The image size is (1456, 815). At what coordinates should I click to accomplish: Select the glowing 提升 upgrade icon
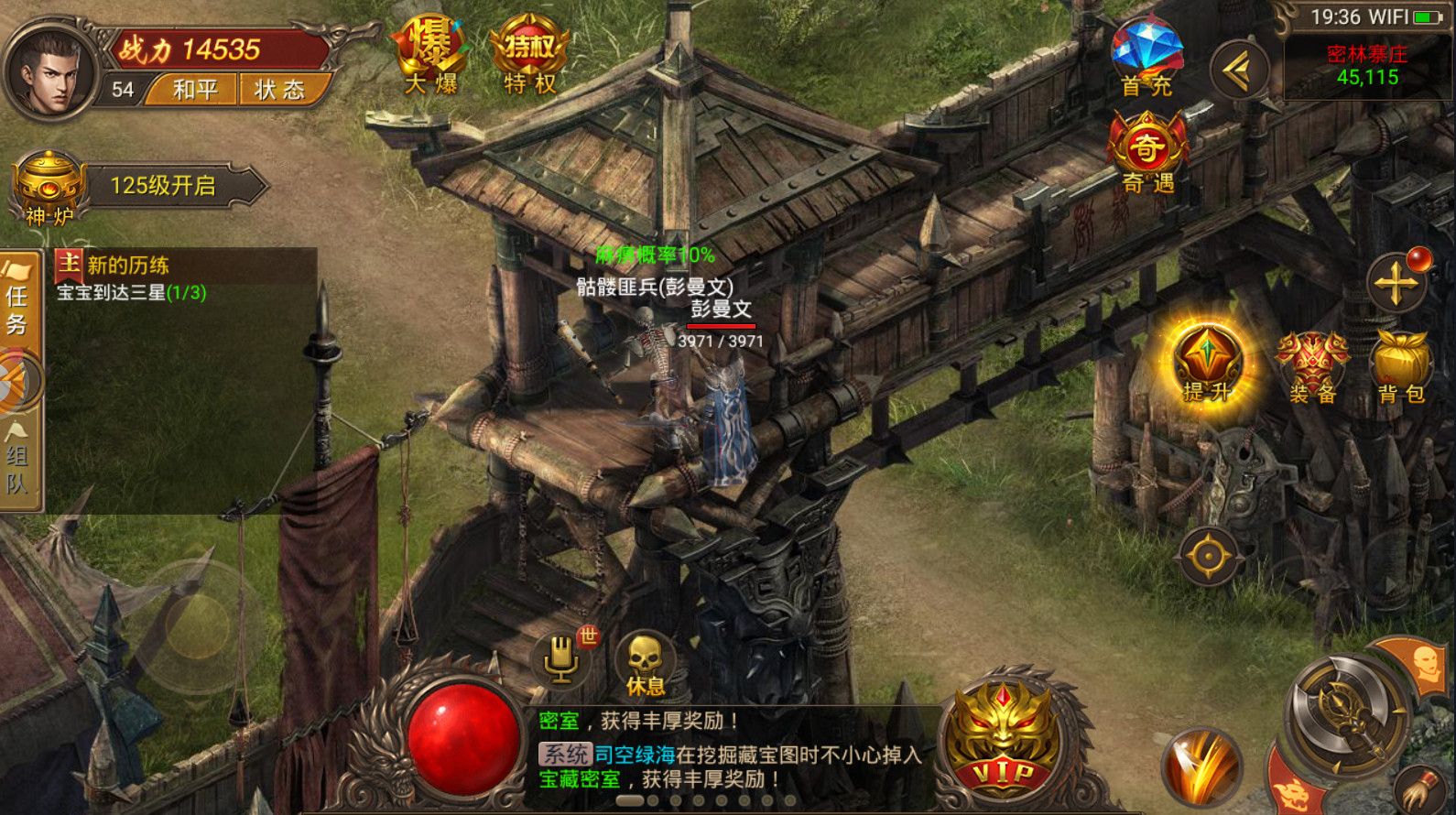point(1207,366)
